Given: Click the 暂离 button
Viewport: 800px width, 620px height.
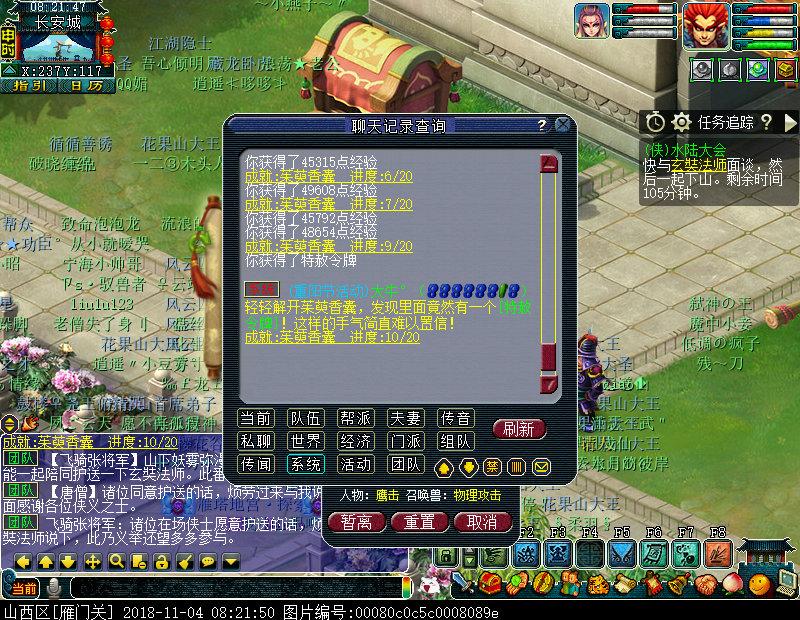Looking at the screenshot, I should (x=356, y=522).
